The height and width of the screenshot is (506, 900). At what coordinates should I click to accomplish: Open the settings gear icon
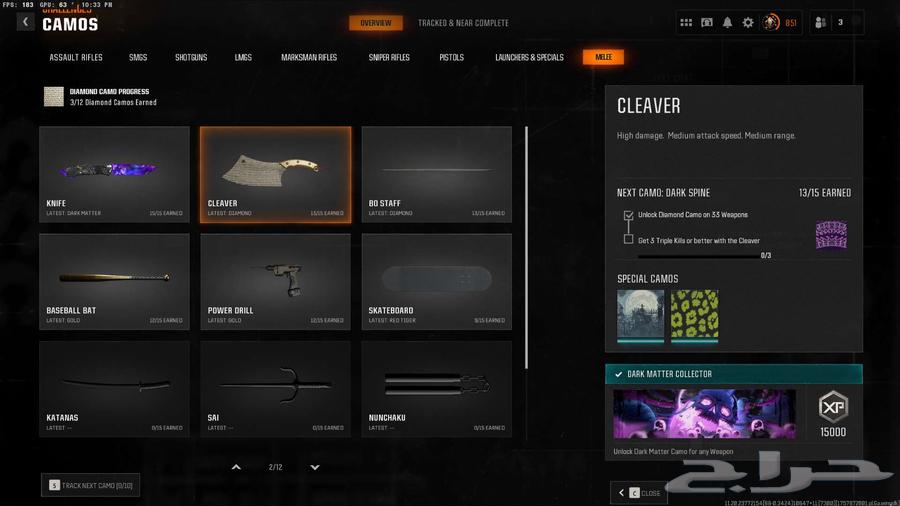[748, 23]
